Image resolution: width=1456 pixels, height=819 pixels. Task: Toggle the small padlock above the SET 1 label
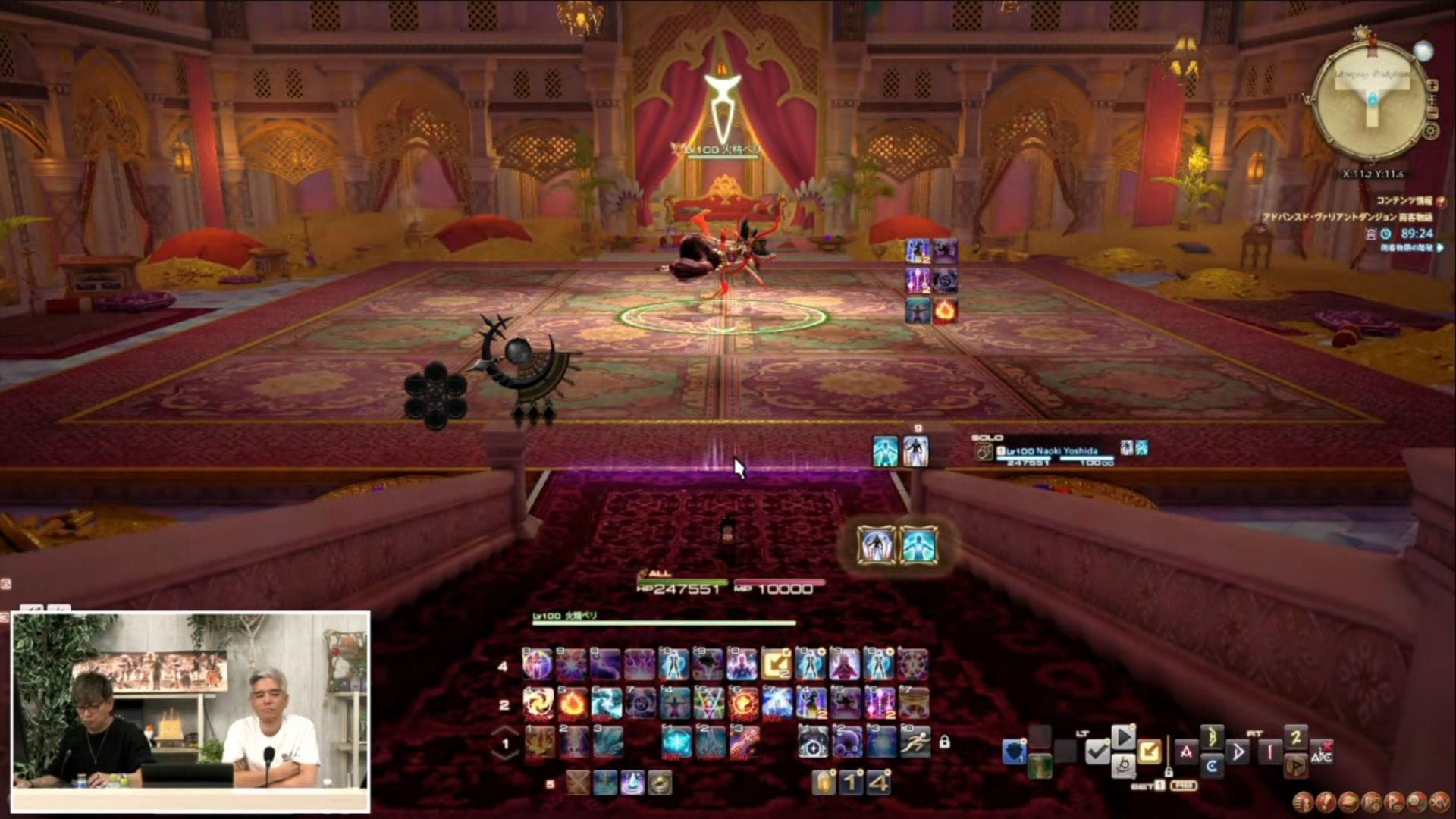[1169, 773]
